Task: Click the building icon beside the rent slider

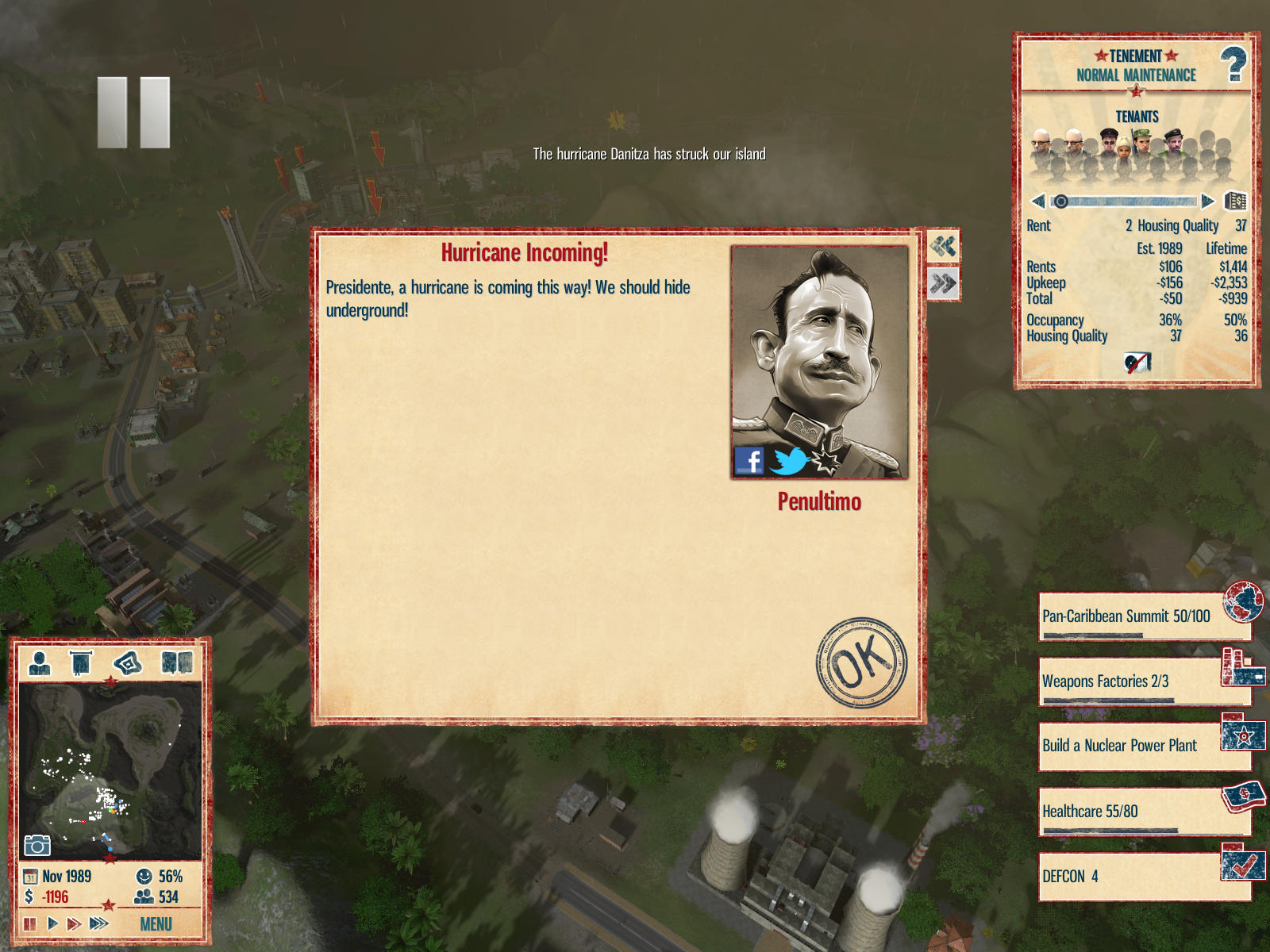Action: (x=1235, y=201)
